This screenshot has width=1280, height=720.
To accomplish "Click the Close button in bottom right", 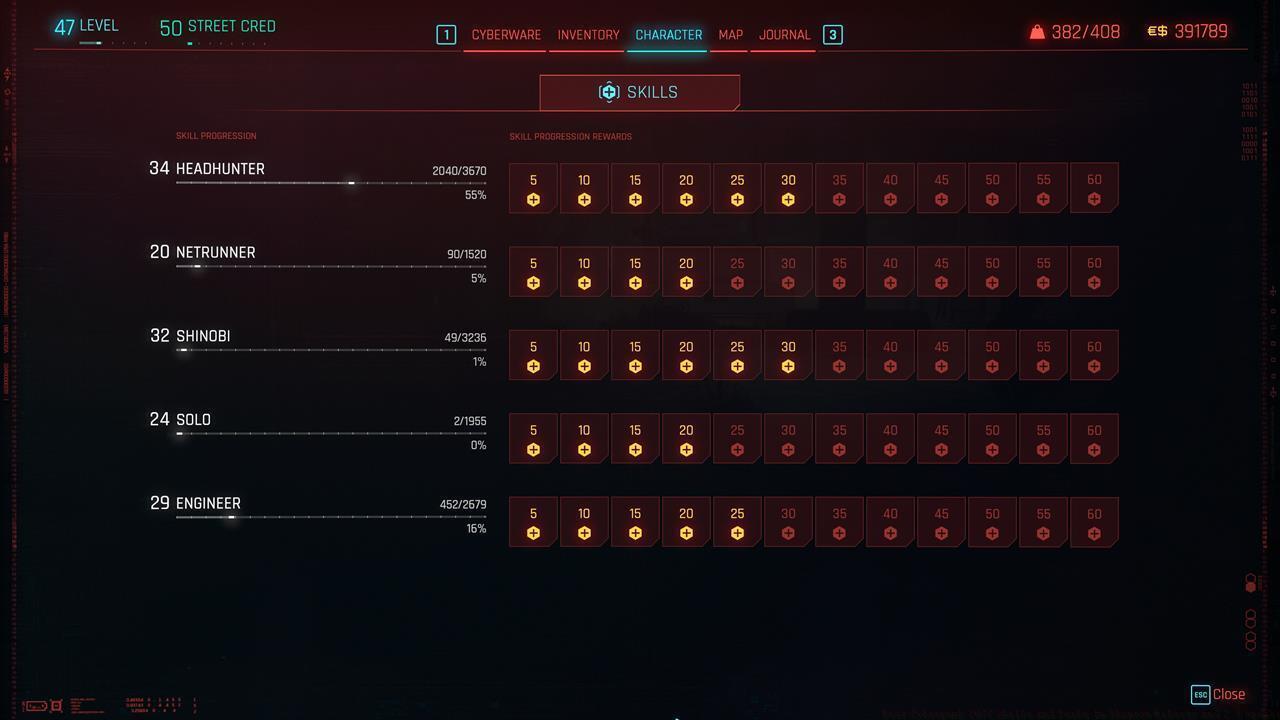I will pyautogui.click(x=1227, y=694).
